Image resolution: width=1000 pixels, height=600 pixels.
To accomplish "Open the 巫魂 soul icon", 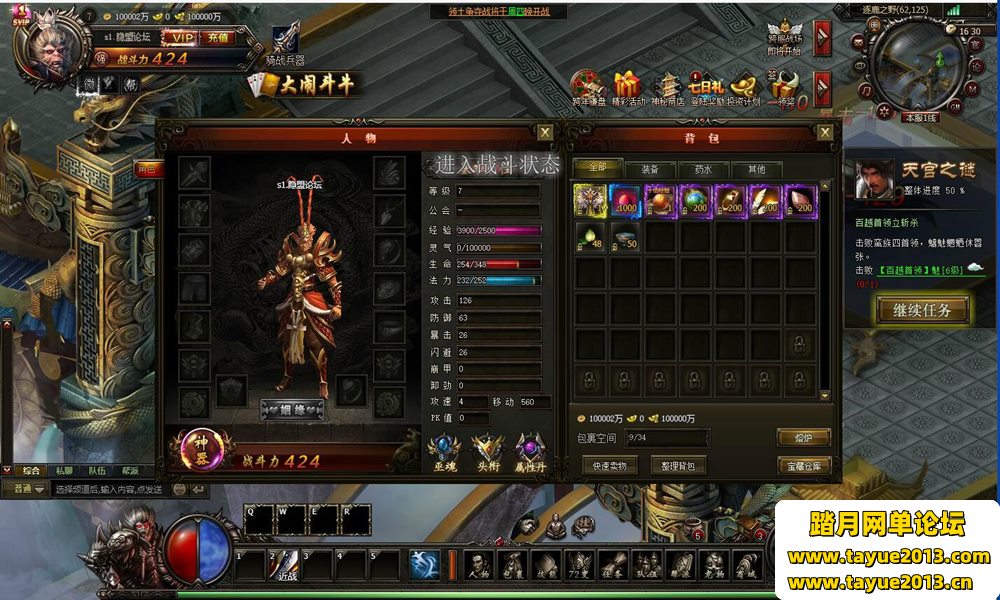I will (x=444, y=450).
